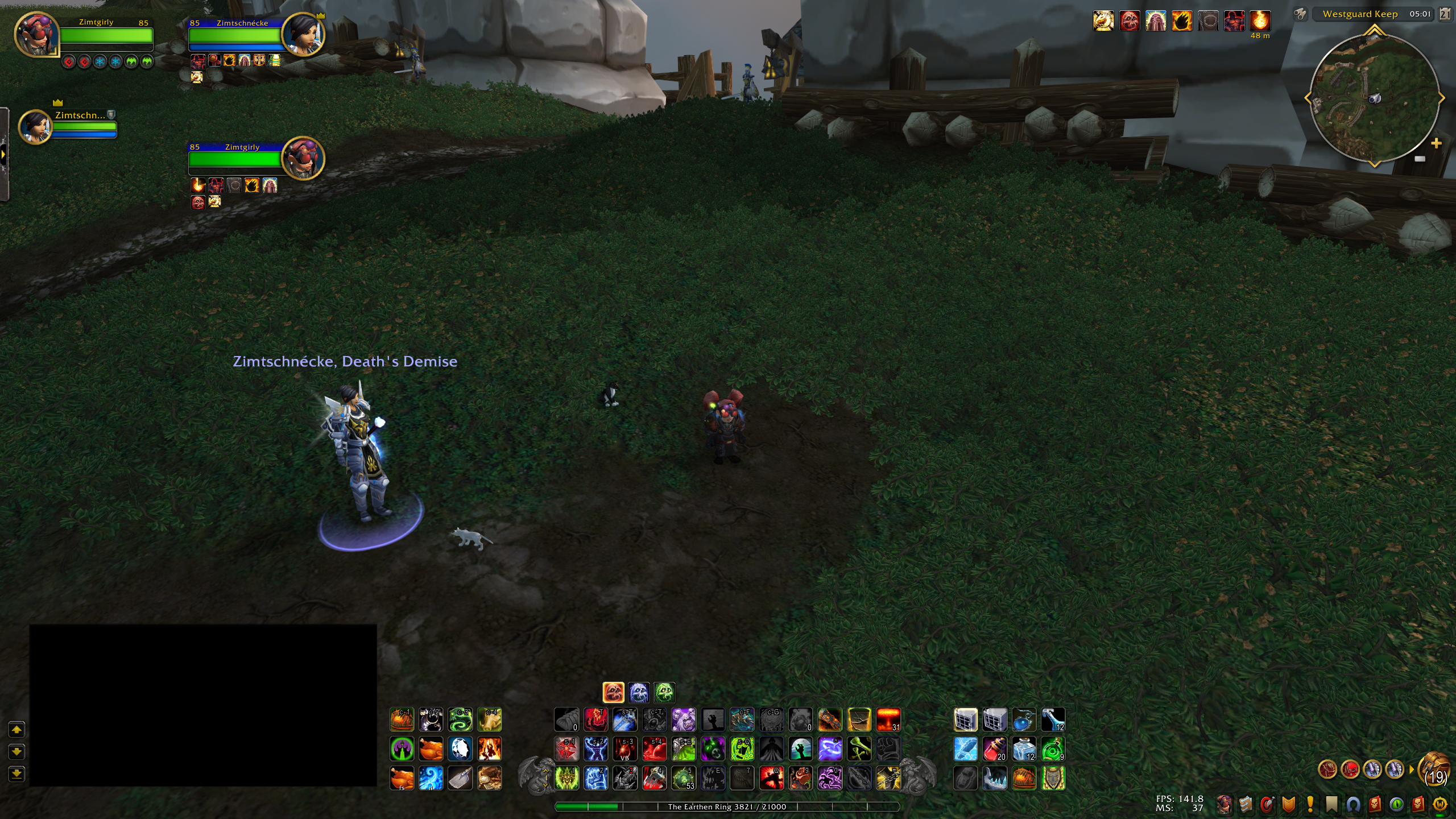The image size is (1456, 819).
Task: Open the quest log exclamation mark button
Action: click(1310, 804)
